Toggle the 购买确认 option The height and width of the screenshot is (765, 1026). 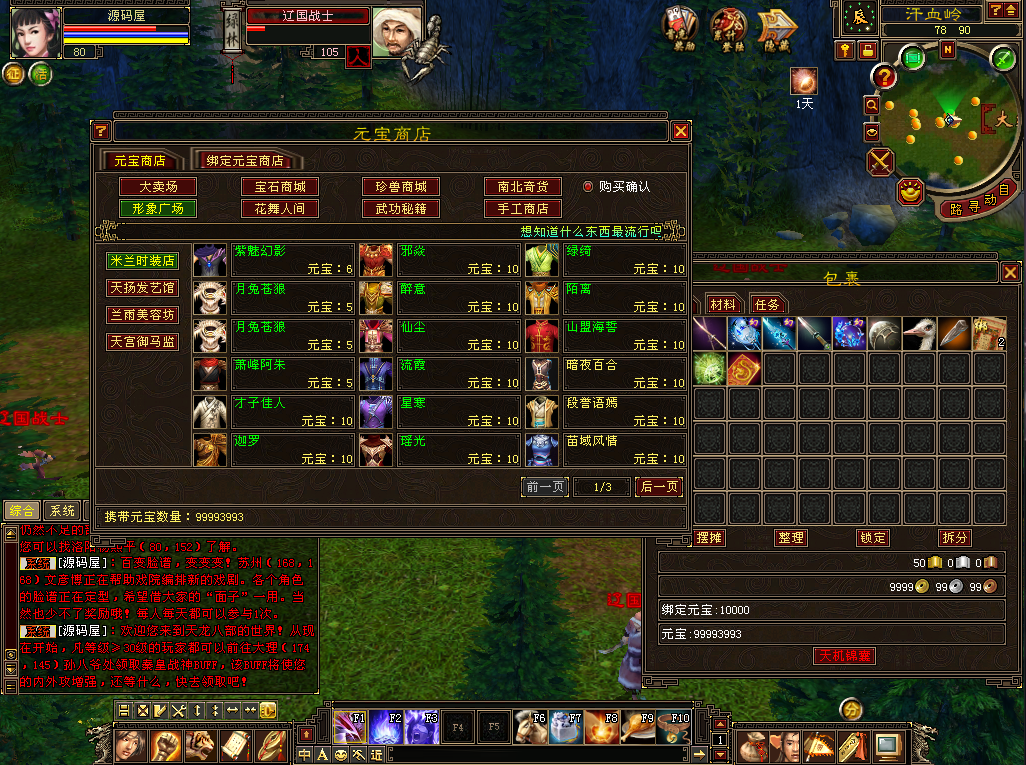(588, 187)
